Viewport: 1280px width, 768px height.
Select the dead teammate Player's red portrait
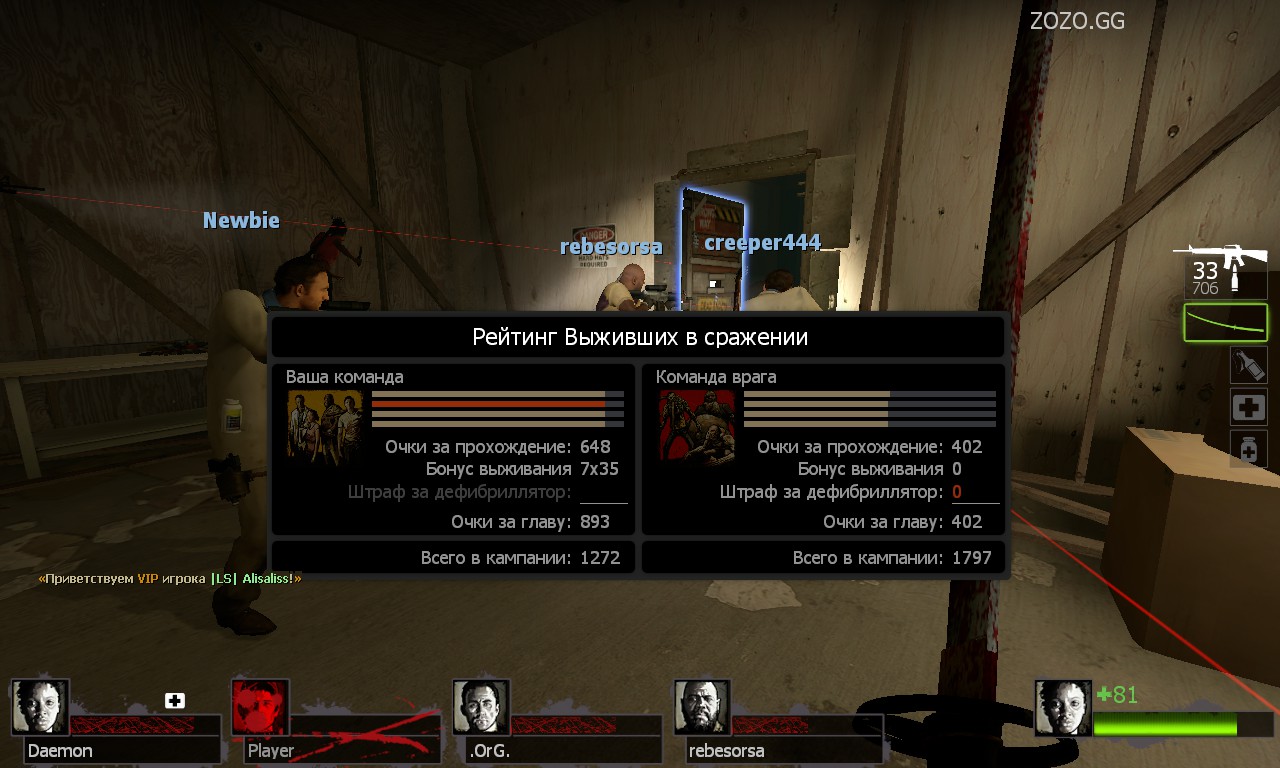tap(261, 708)
